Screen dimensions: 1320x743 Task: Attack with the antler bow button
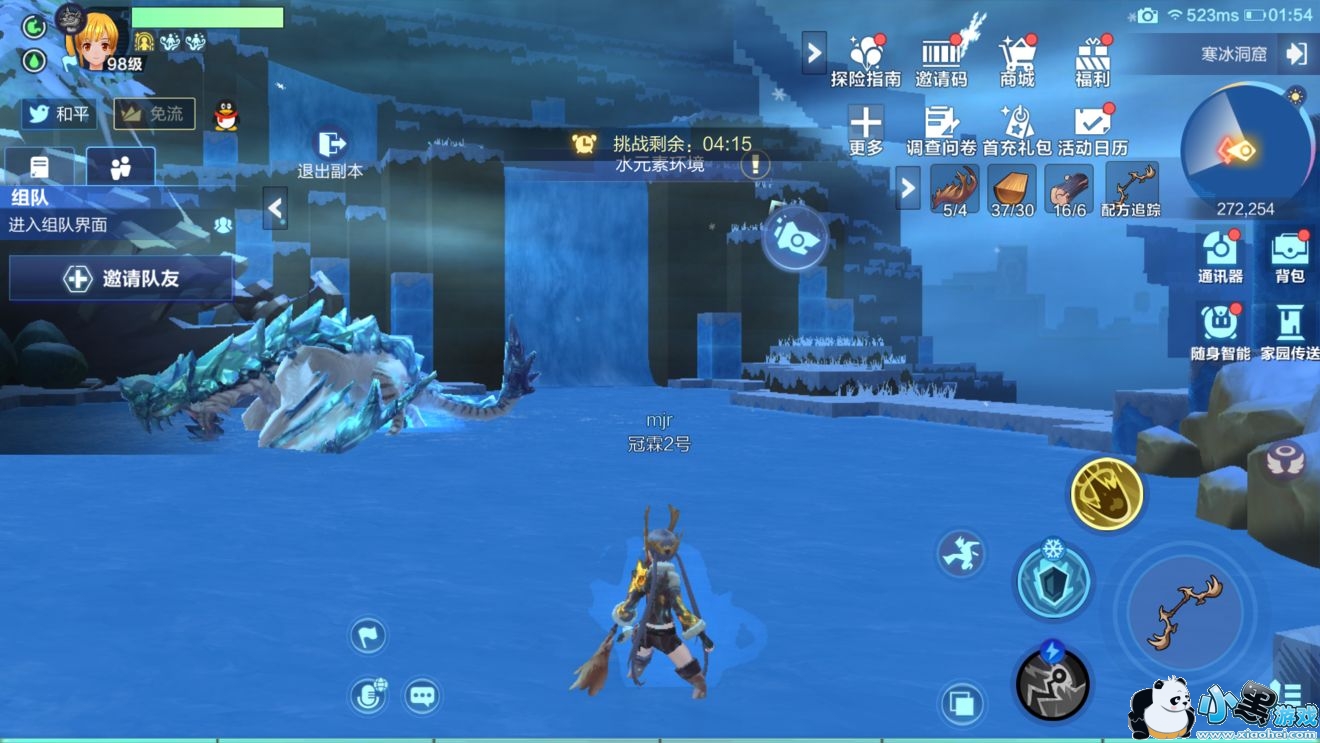(x=1185, y=611)
